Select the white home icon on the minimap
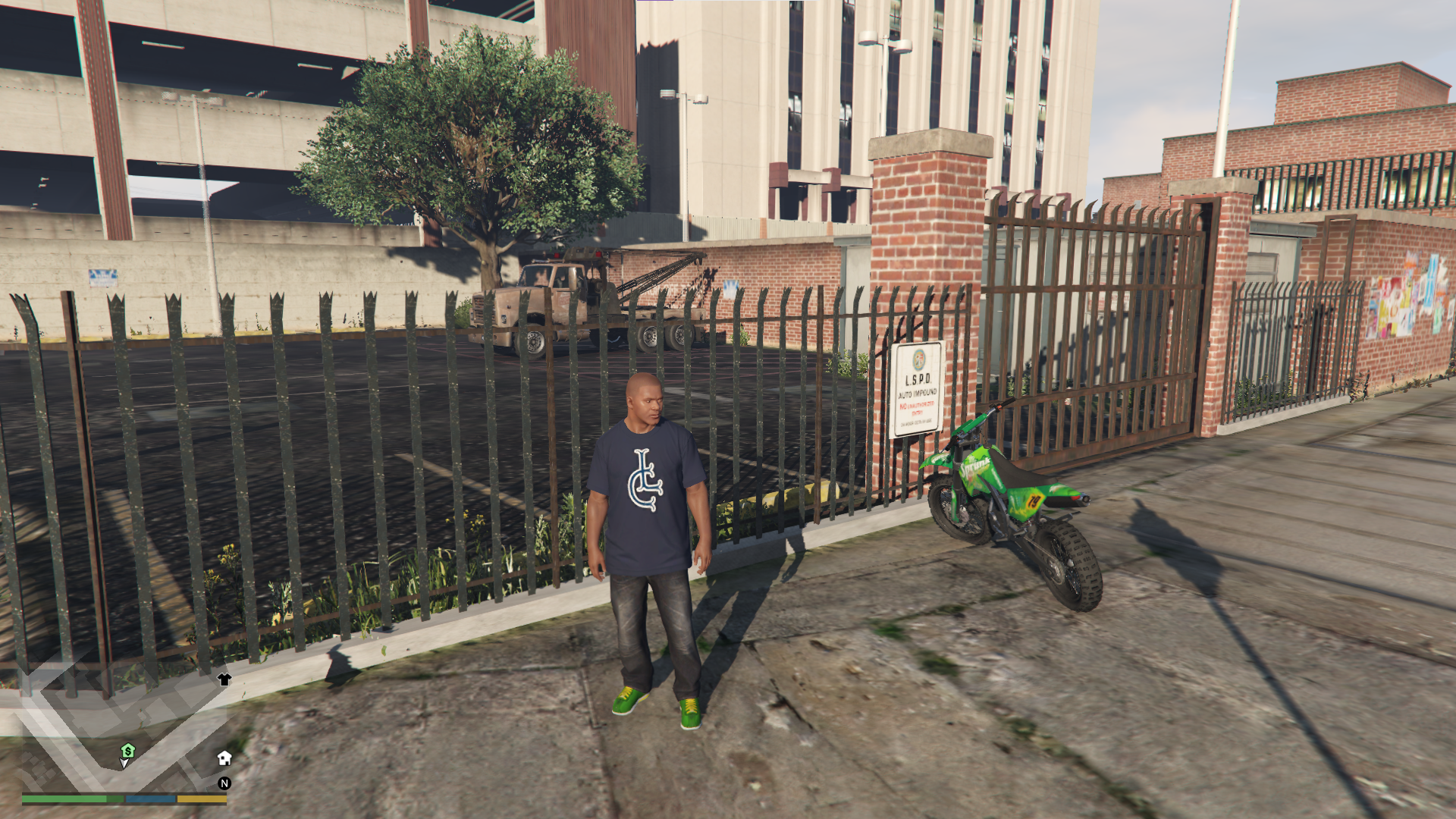 [x=224, y=758]
